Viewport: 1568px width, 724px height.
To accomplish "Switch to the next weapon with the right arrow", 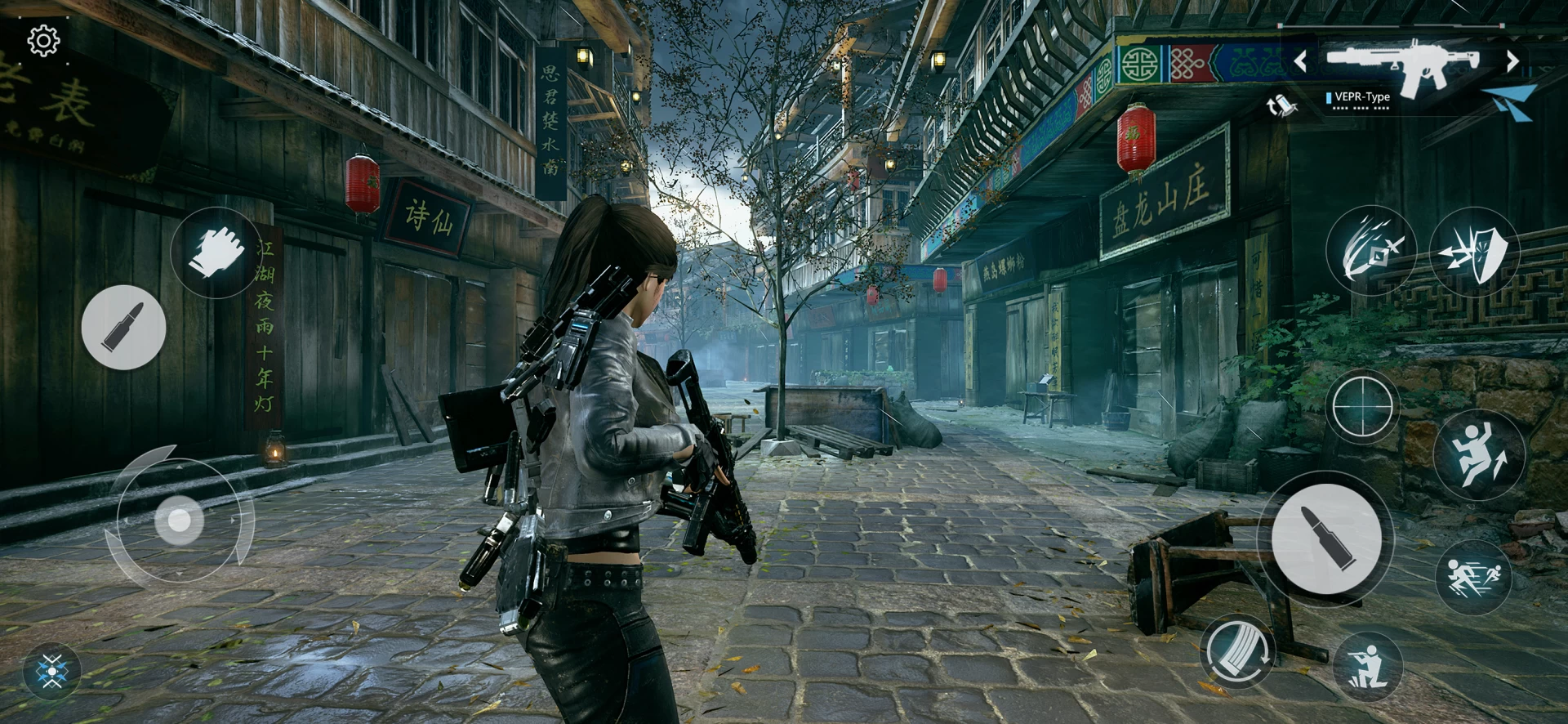I will point(1512,60).
